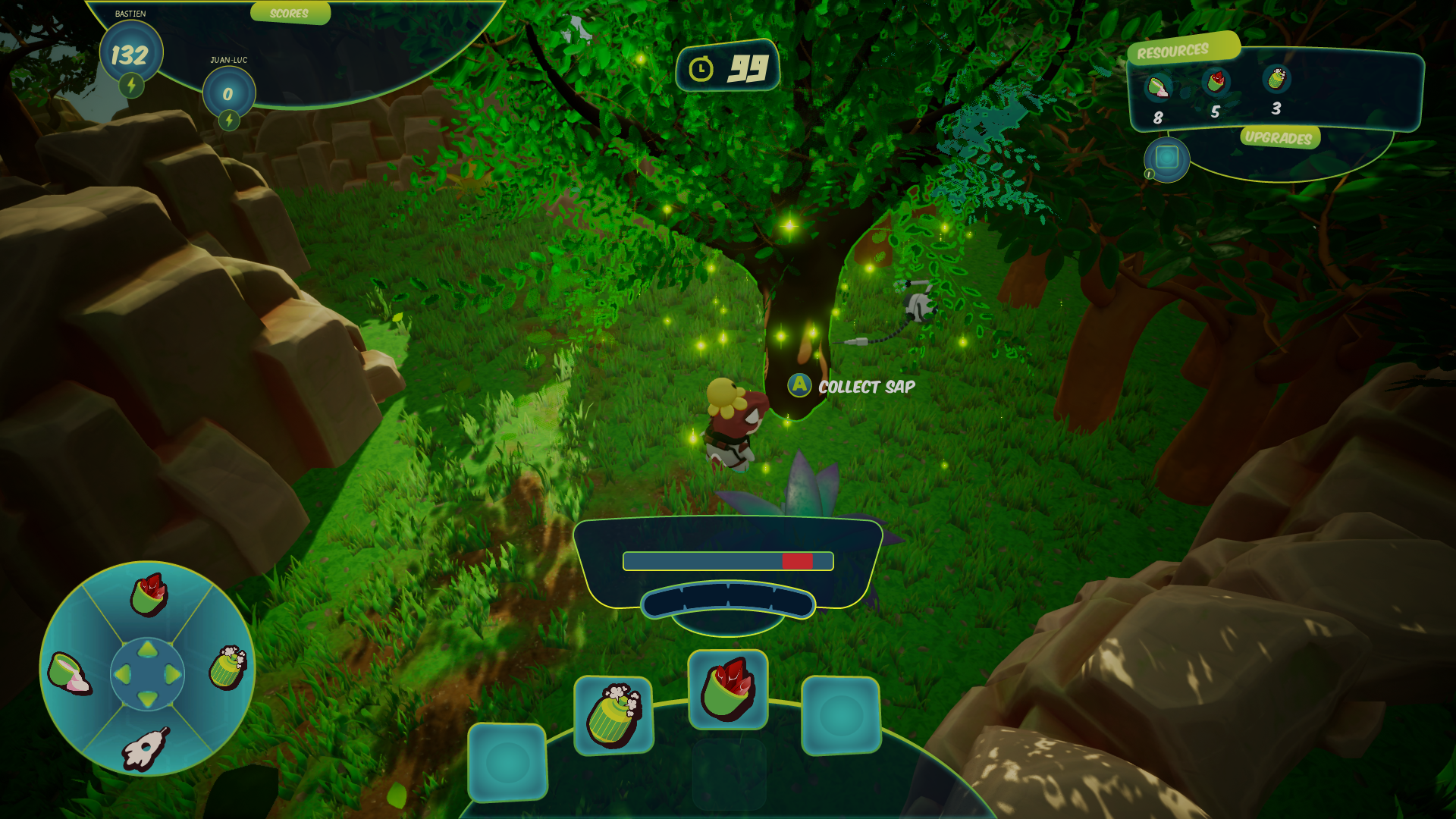Viewport: 1456px width, 819px height.
Task: Select the yellow grenade hotbar slot
Action: (x=613, y=715)
